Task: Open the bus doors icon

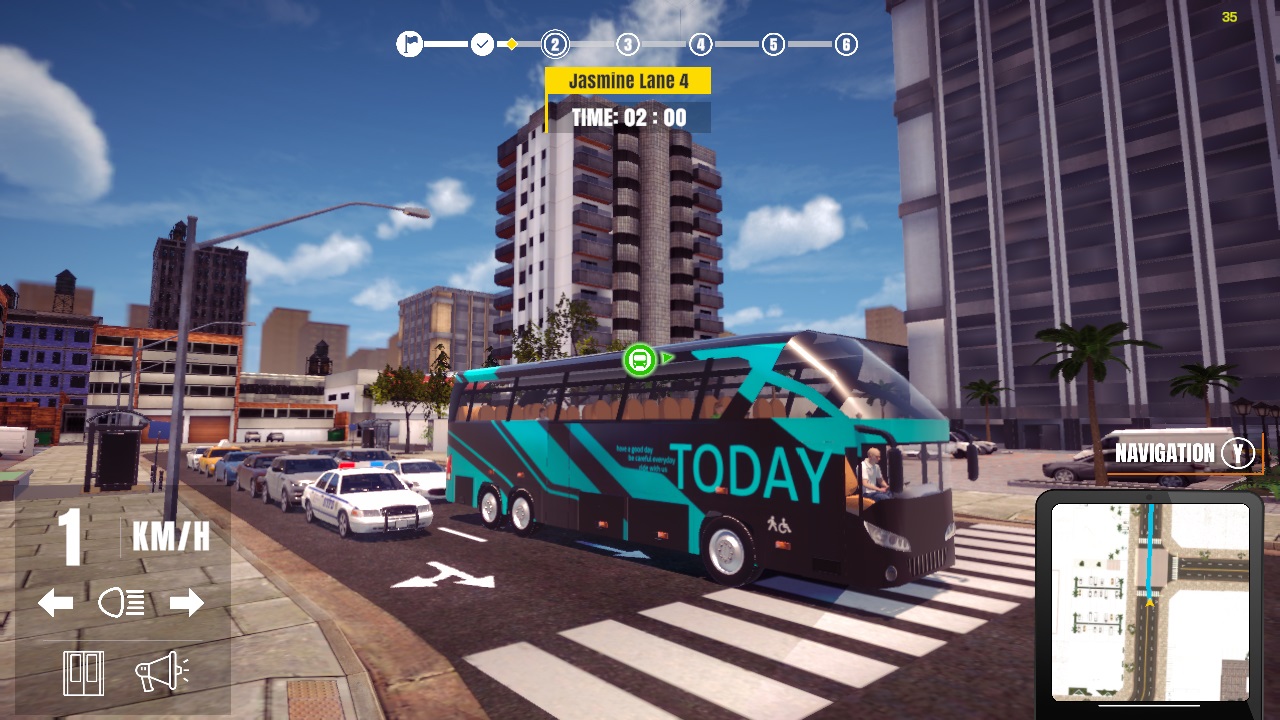Action: (x=84, y=673)
